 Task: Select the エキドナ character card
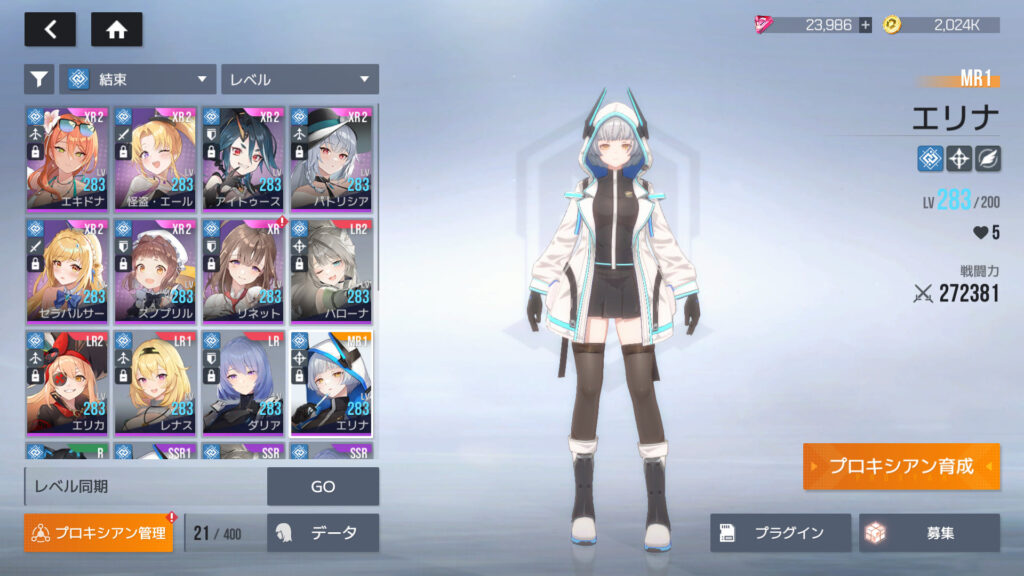[x=68, y=158]
